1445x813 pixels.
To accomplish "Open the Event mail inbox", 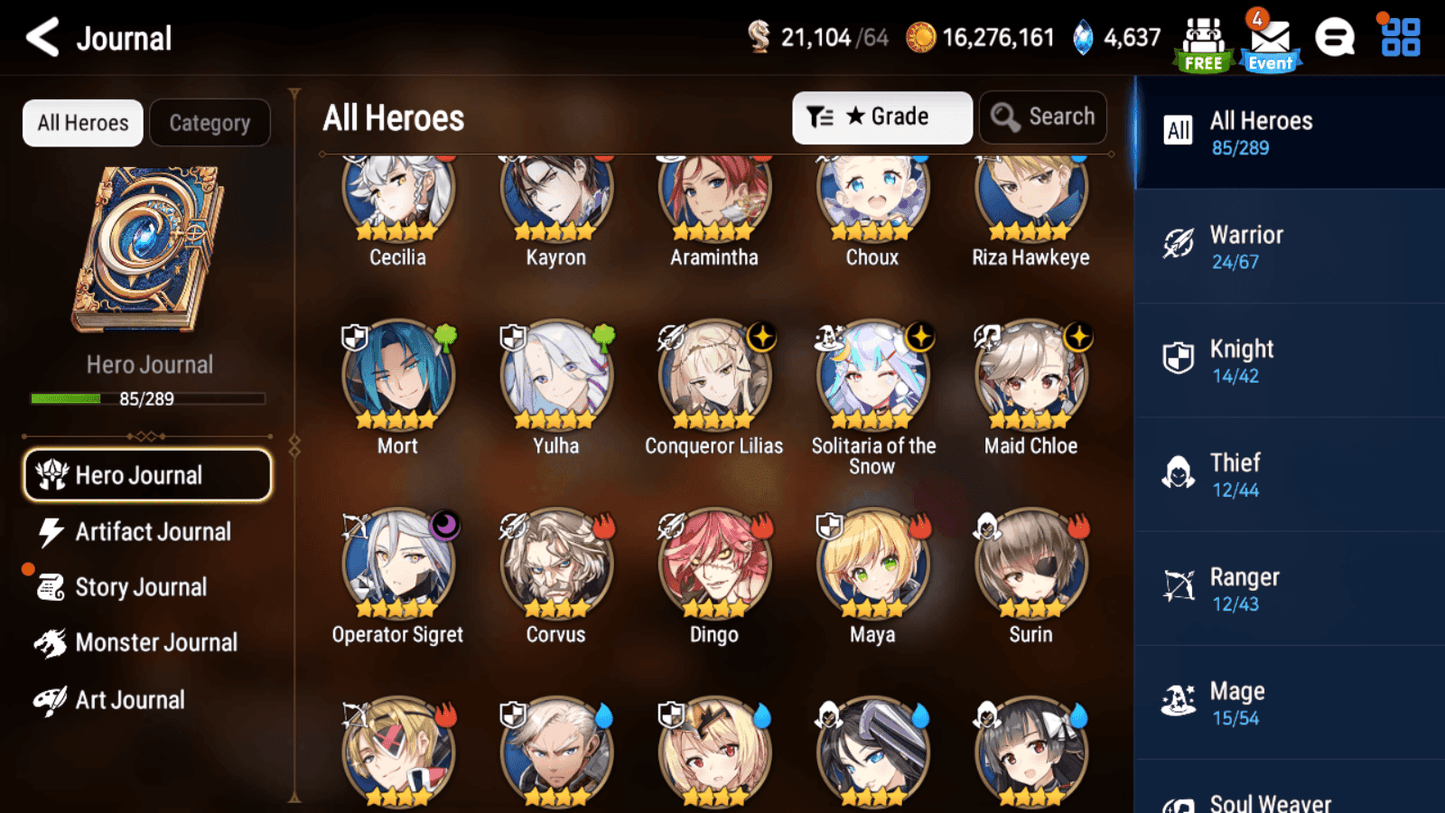I will (1270, 40).
